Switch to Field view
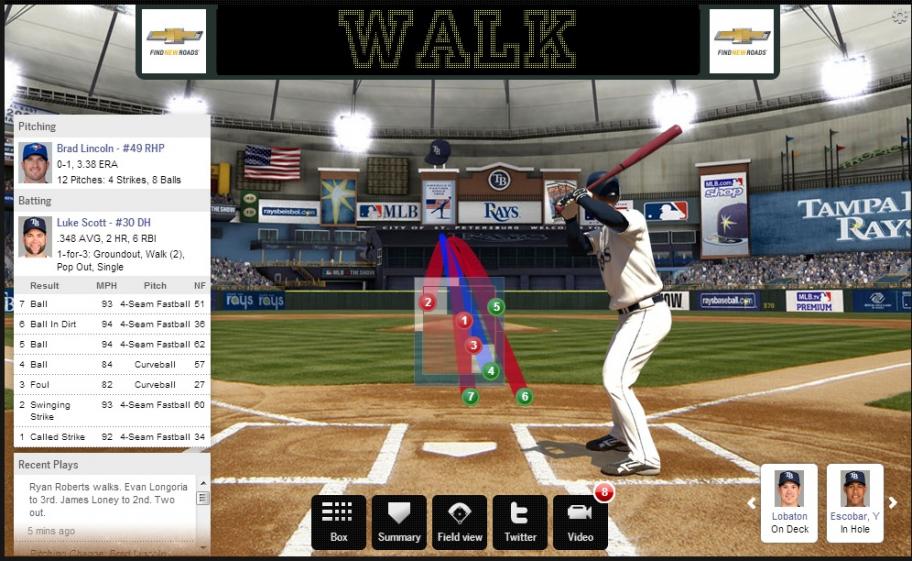The height and width of the screenshot is (561, 912). 460,521
